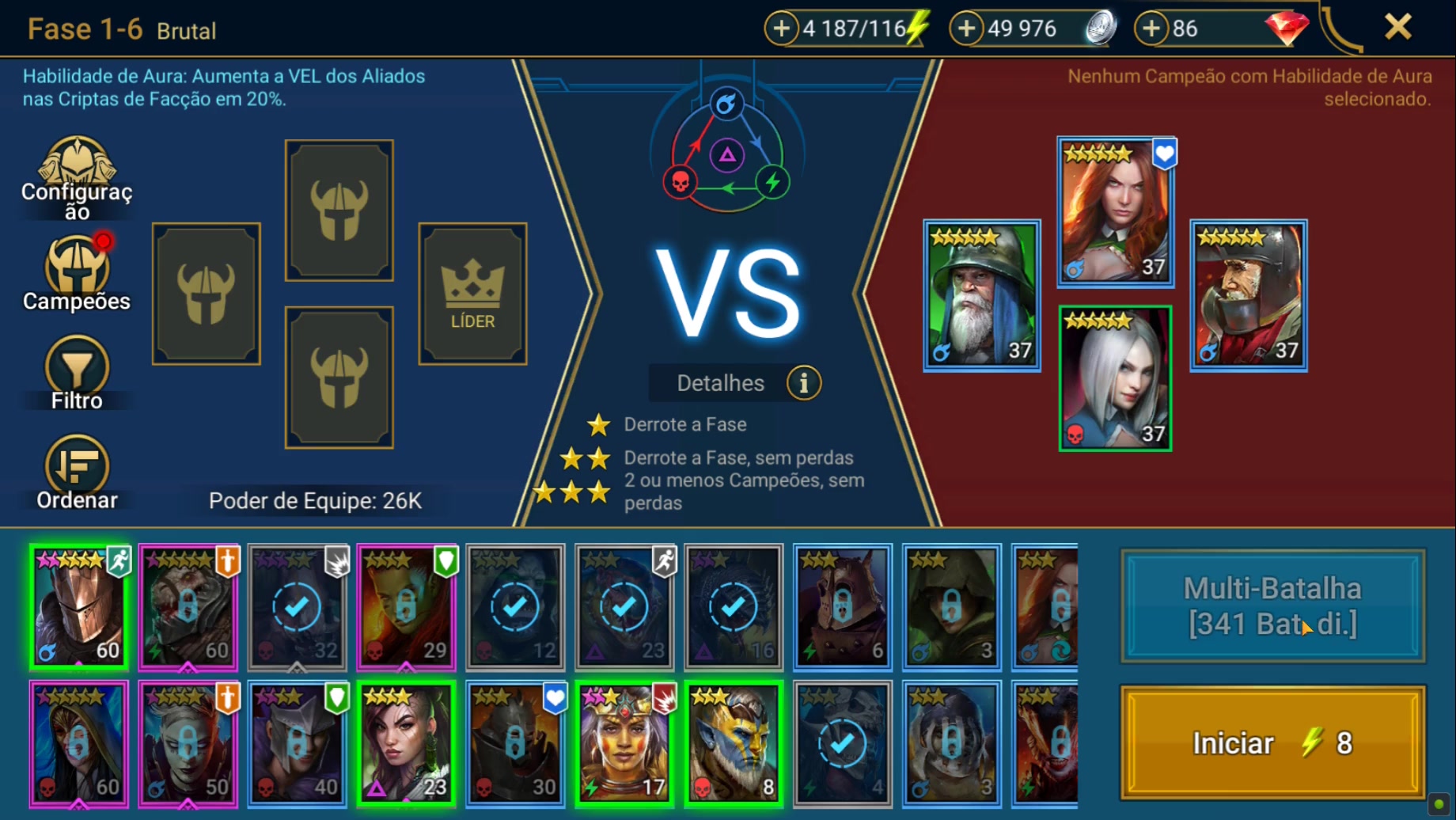Close the team selection screen
This screenshot has width=1456, height=820.
pos(1397,28)
